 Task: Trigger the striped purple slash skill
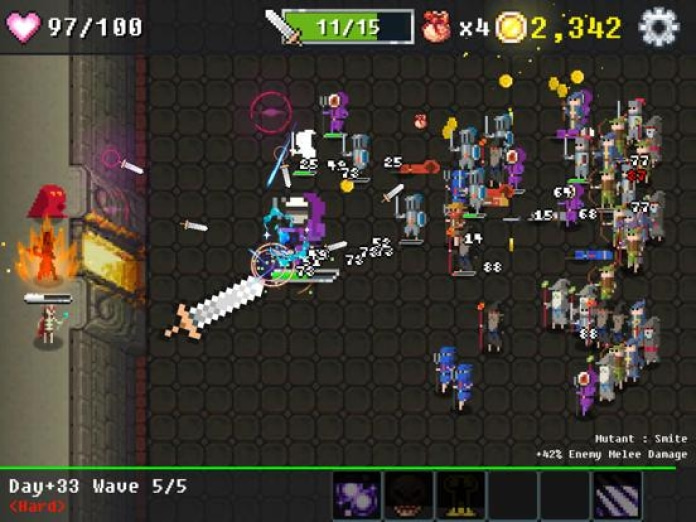tap(616, 496)
